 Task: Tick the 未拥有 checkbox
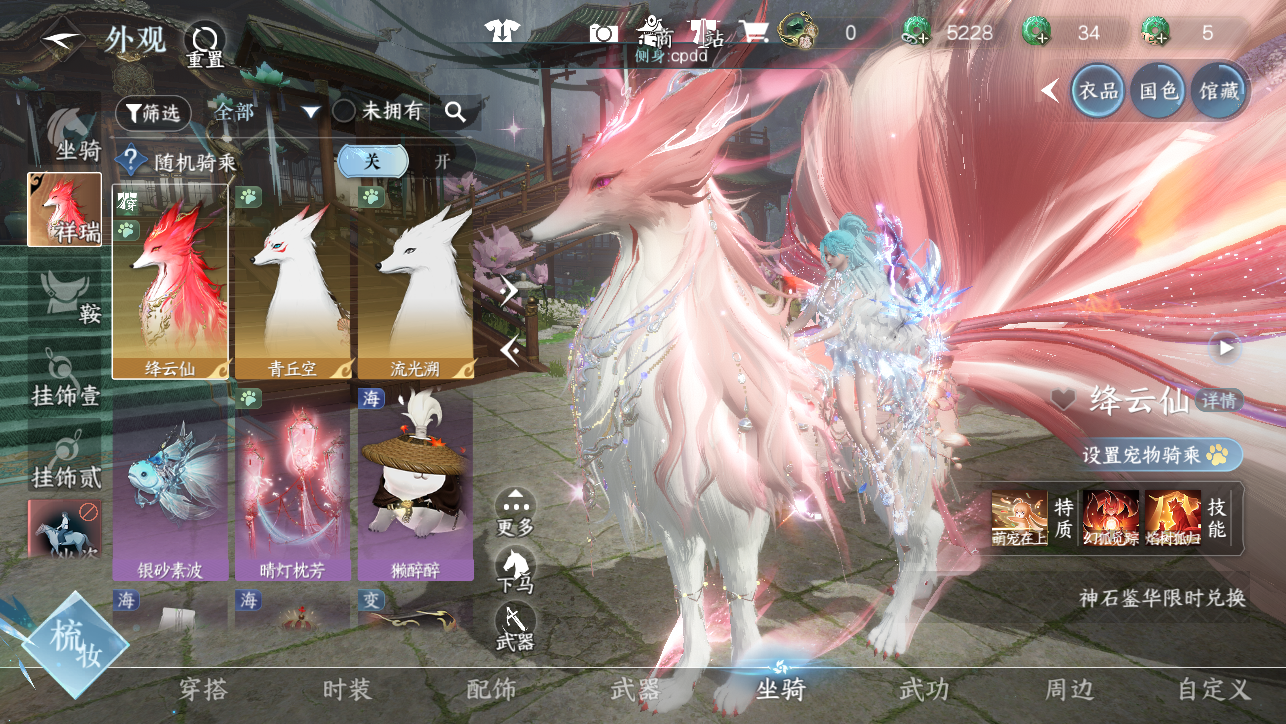pyautogui.click(x=344, y=112)
